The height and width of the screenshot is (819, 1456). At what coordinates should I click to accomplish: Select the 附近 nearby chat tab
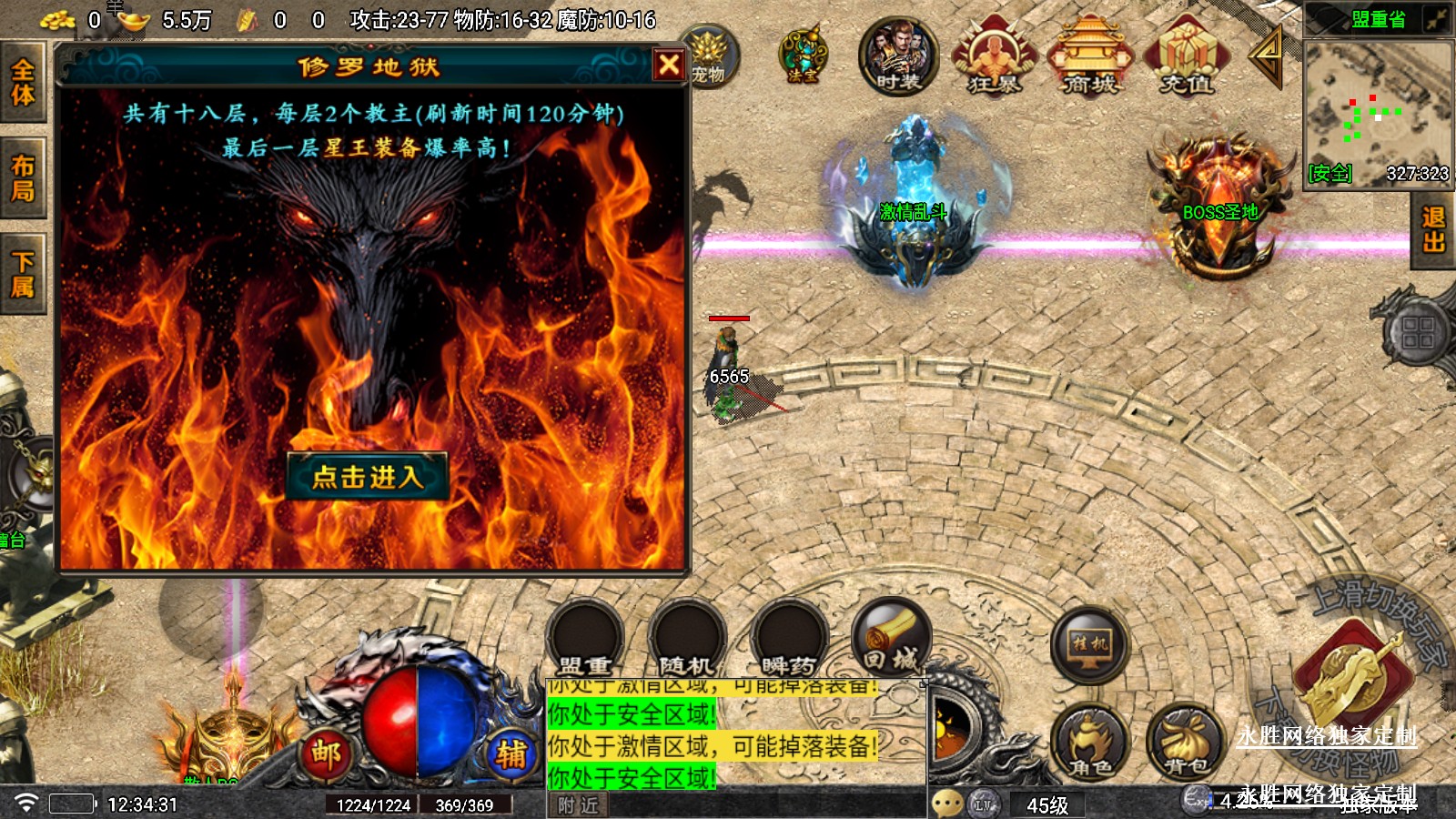pyautogui.click(x=578, y=805)
